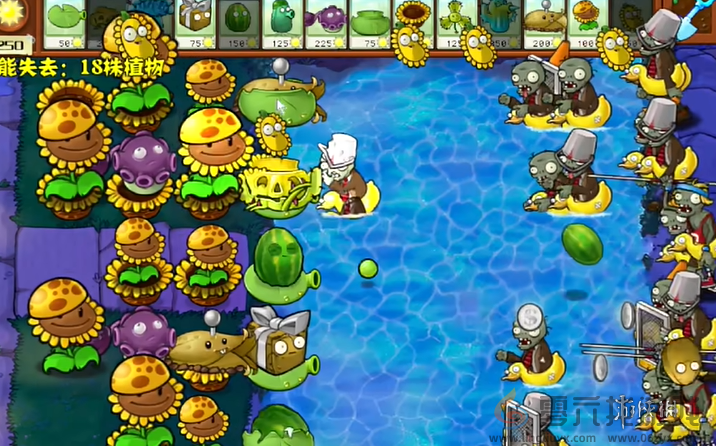The width and height of the screenshot is (716, 446).
Task: Pick the gift box seed packet
Action: click(193, 22)
